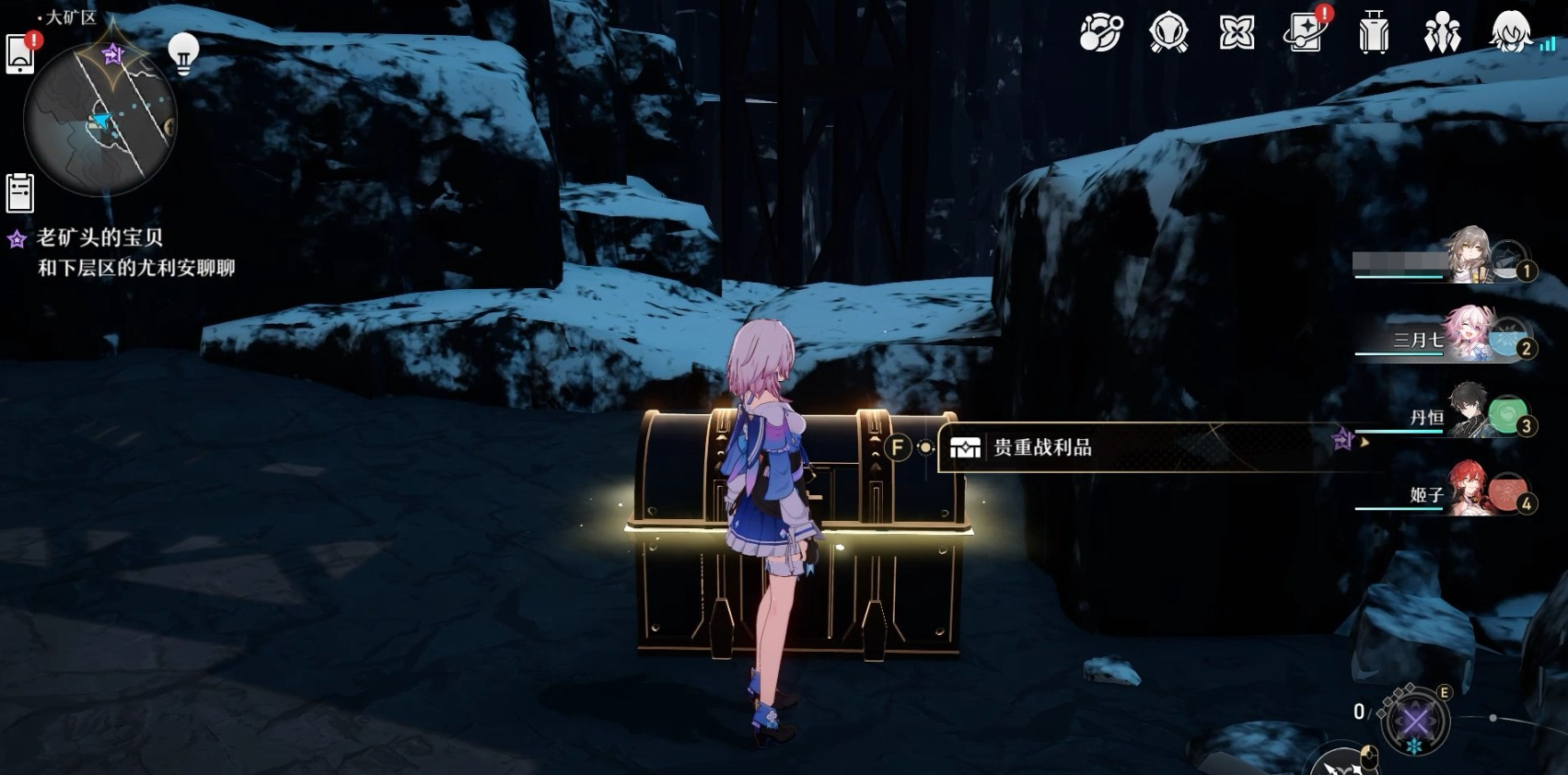Switch to party member 三月七
Image resolution: width=1568 pixels, height=775 pixels.
1471,337
